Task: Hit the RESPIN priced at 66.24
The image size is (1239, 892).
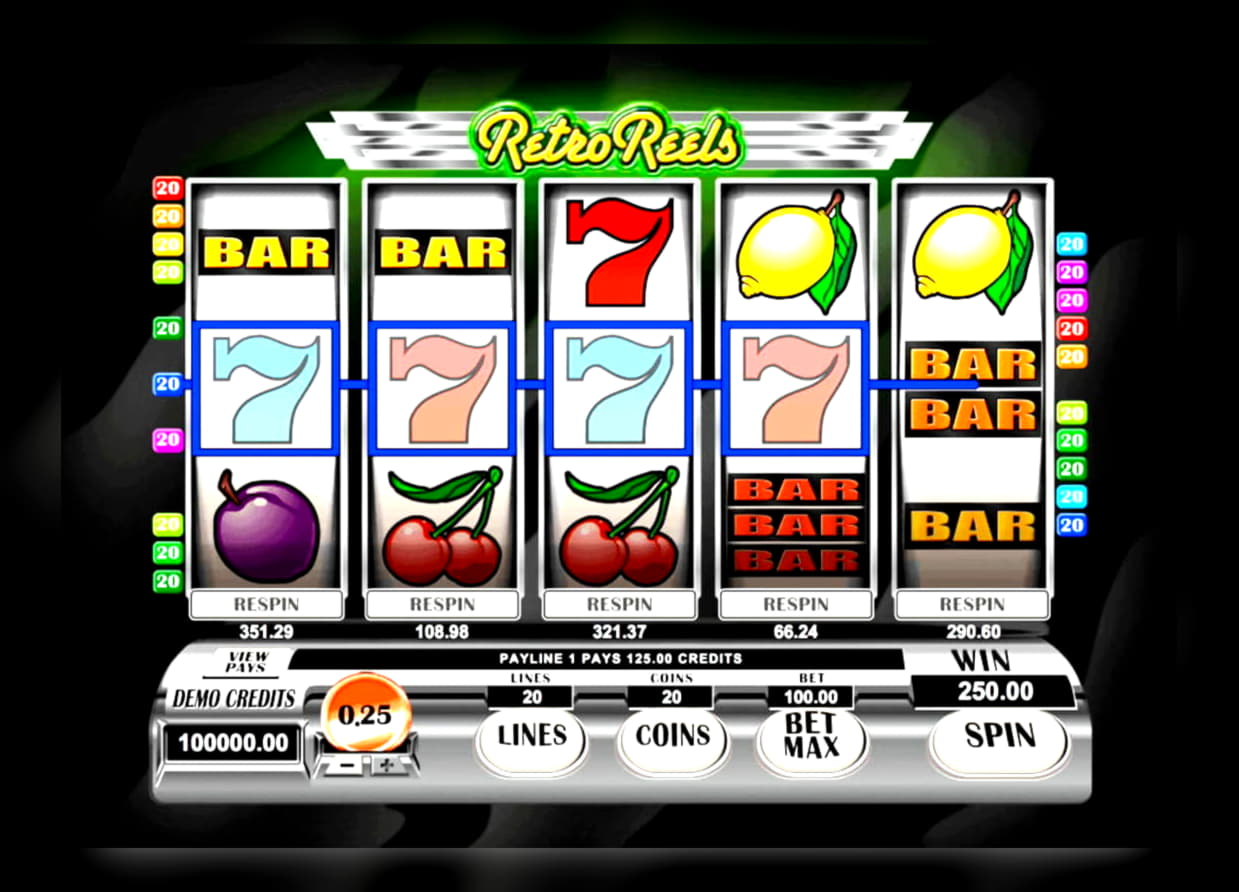Action: click(x=796, y=604)
